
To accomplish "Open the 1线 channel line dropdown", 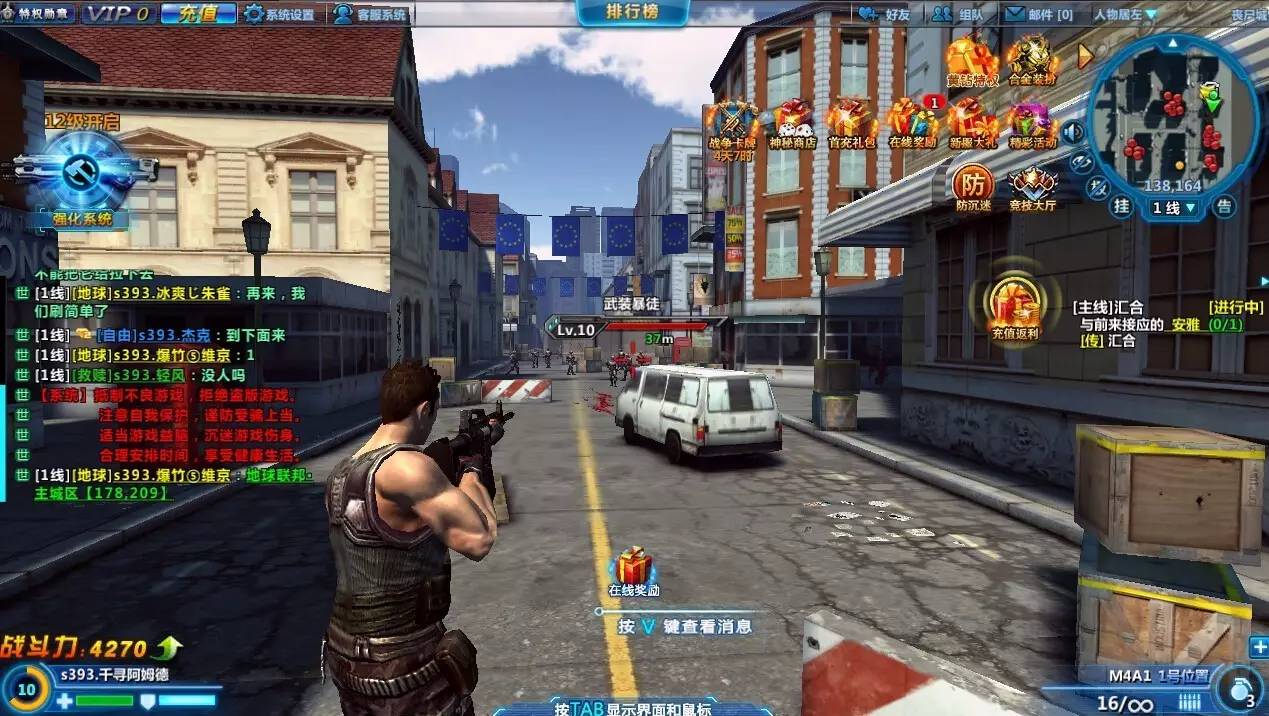I will 1175,208.
